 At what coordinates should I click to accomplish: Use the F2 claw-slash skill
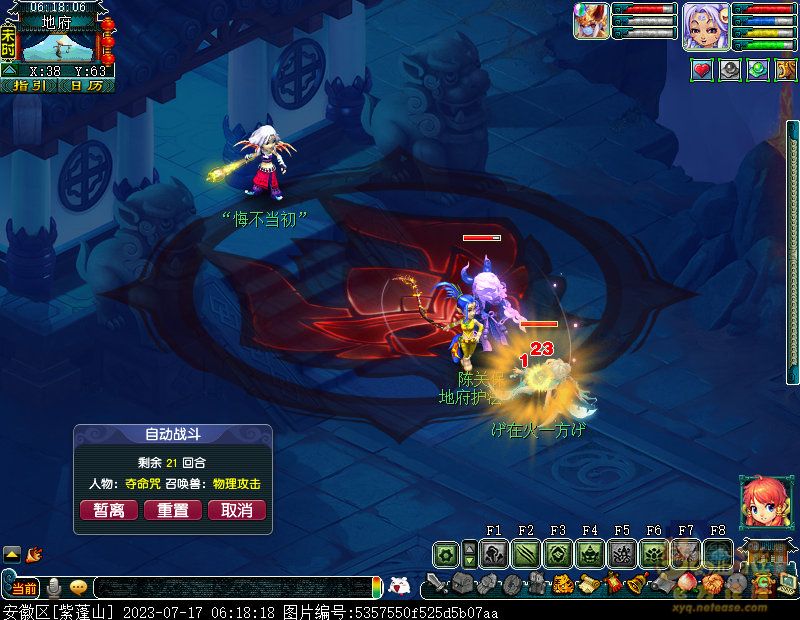[526, 554]
